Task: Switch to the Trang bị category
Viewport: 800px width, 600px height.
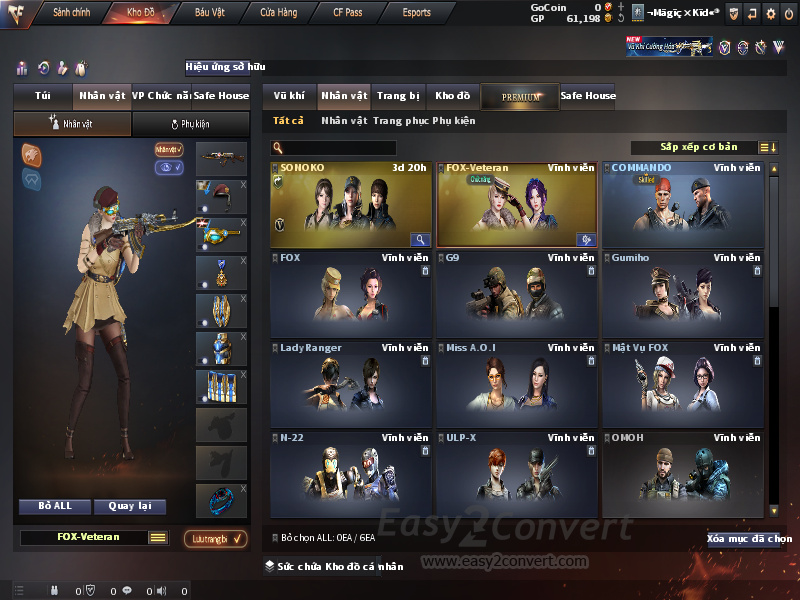Action: (x=398, y=96)
